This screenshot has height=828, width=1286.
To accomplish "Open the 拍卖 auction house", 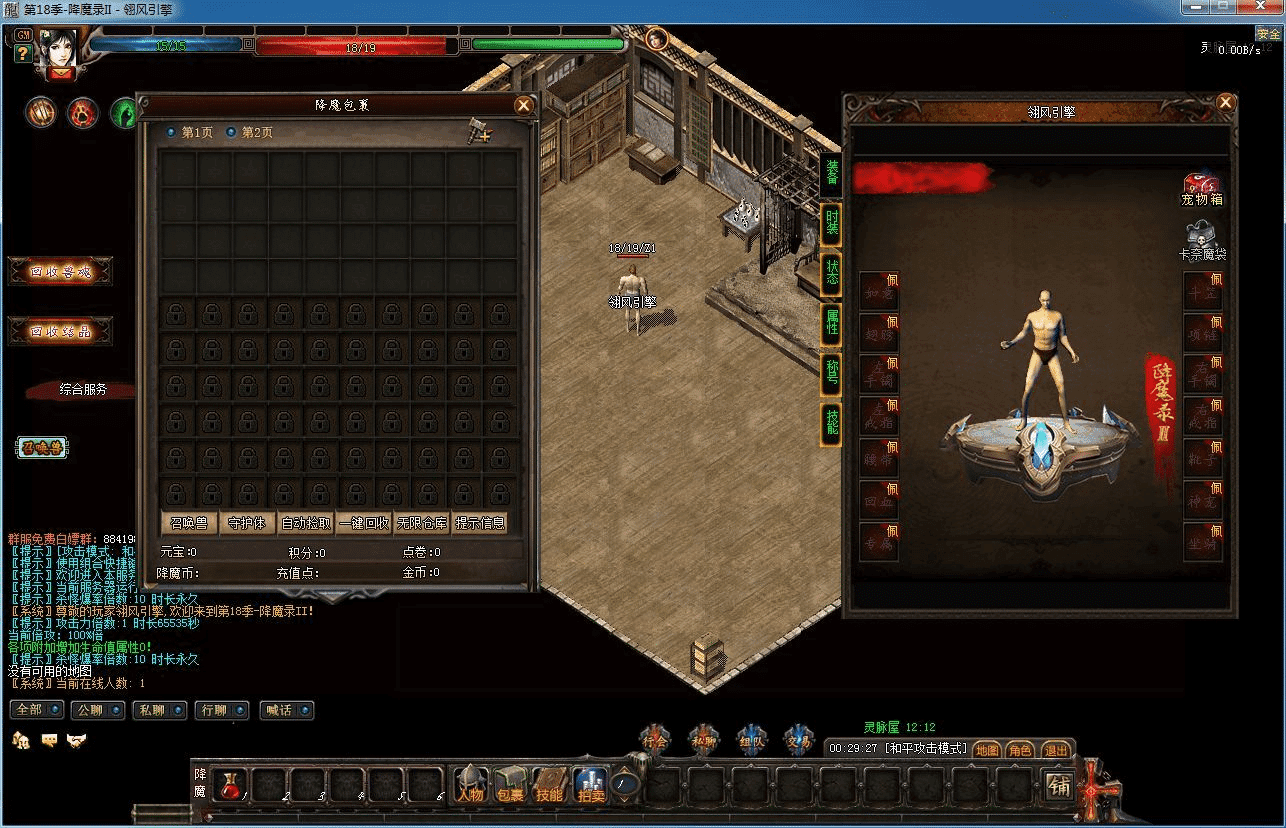I will [589, 785].
